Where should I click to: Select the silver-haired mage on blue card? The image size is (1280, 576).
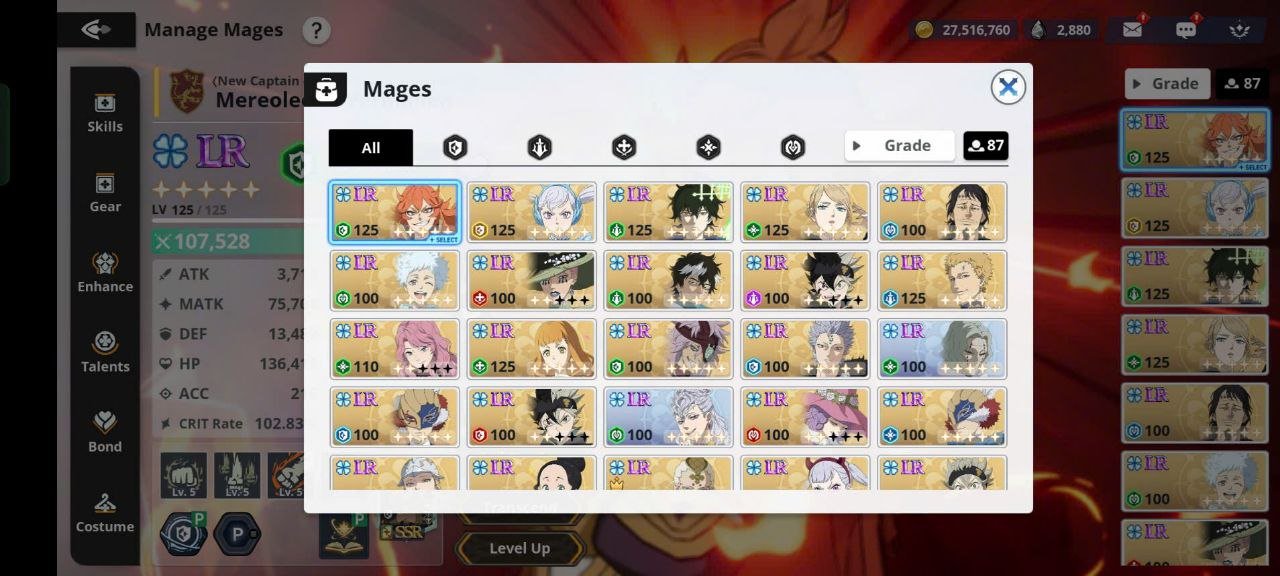pyautogui.click(x=669, y=417)
